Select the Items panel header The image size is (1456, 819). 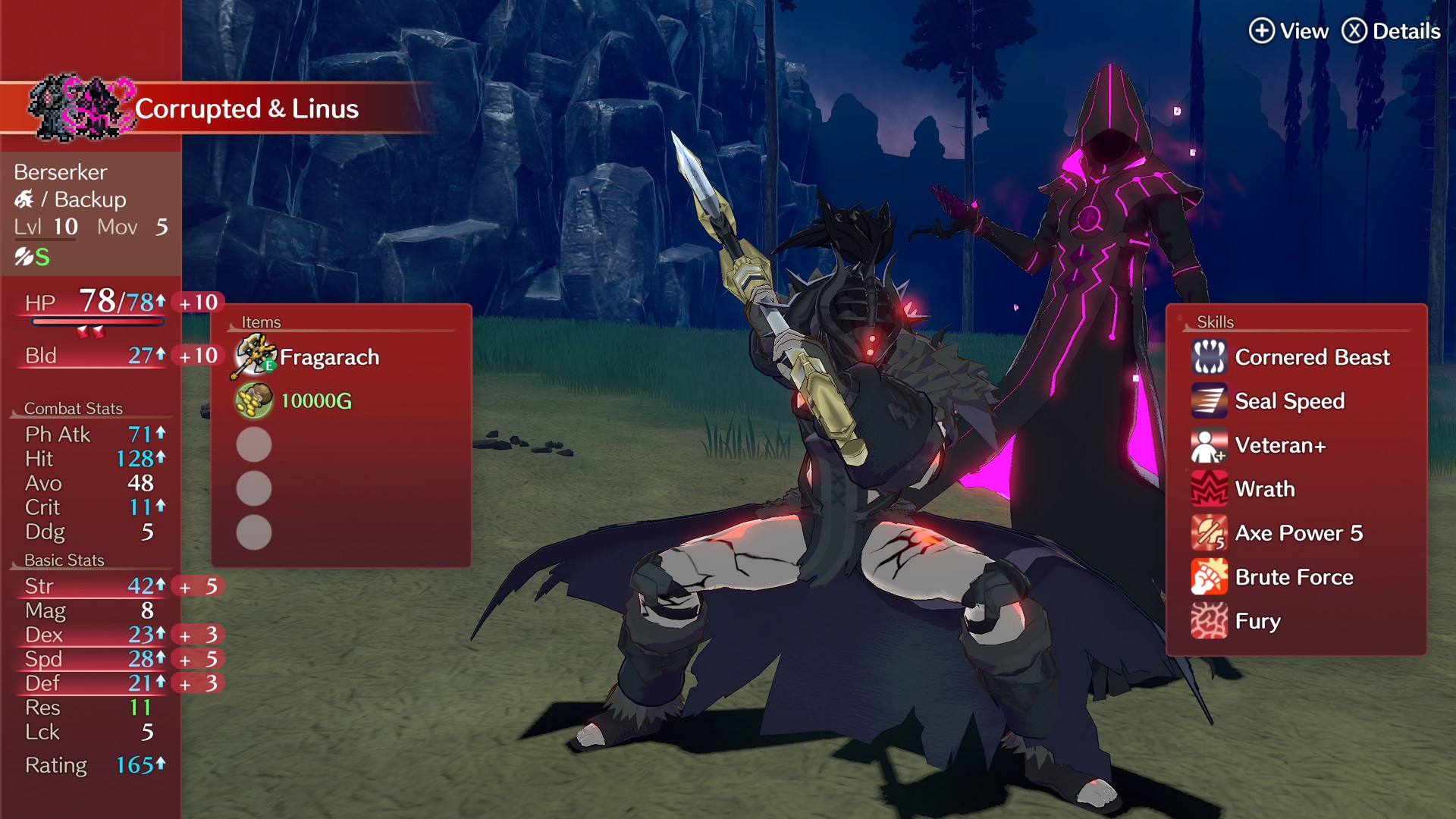tap(262, 322)
